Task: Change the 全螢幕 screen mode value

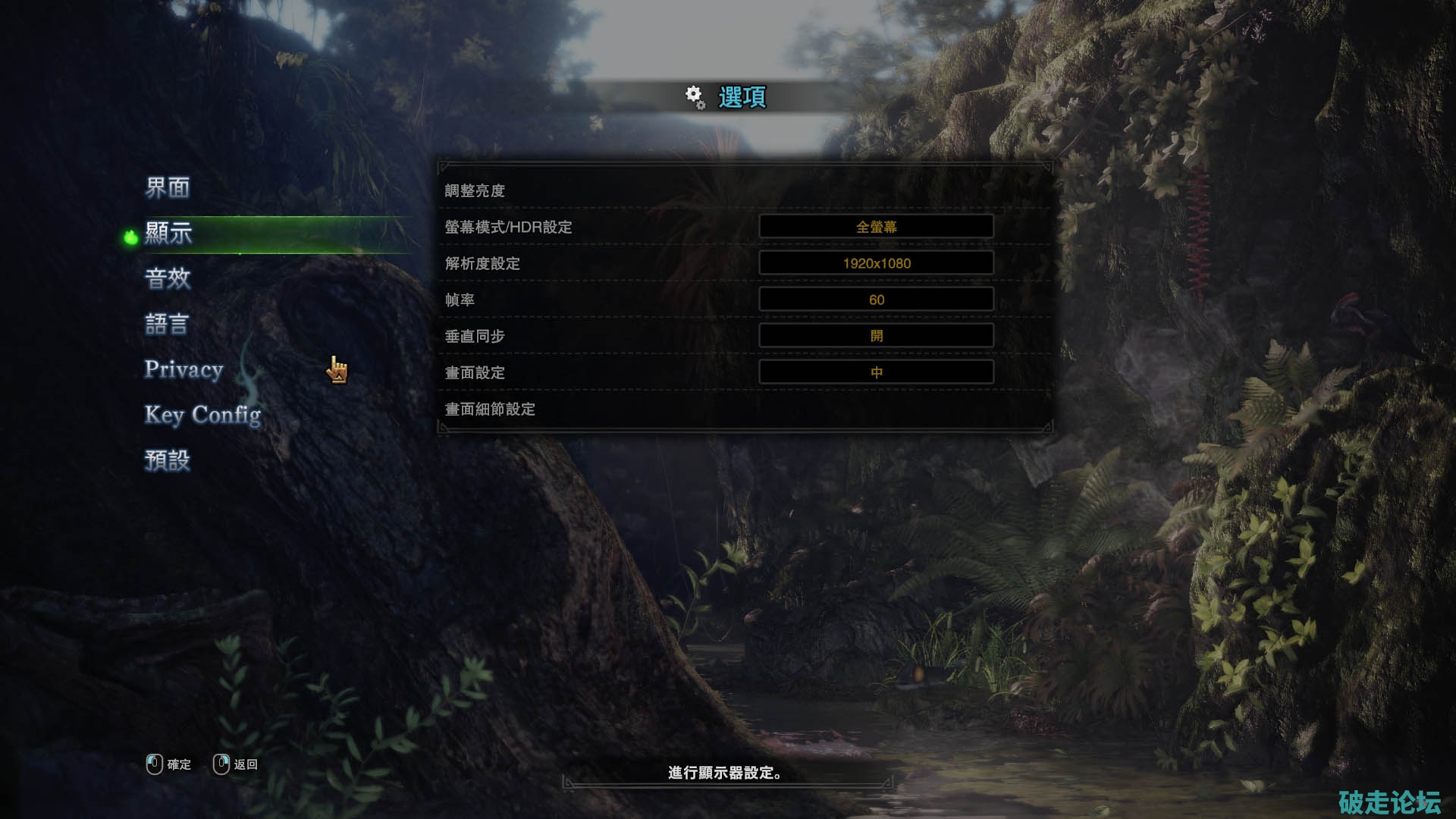Action: (x=876, y=227)
